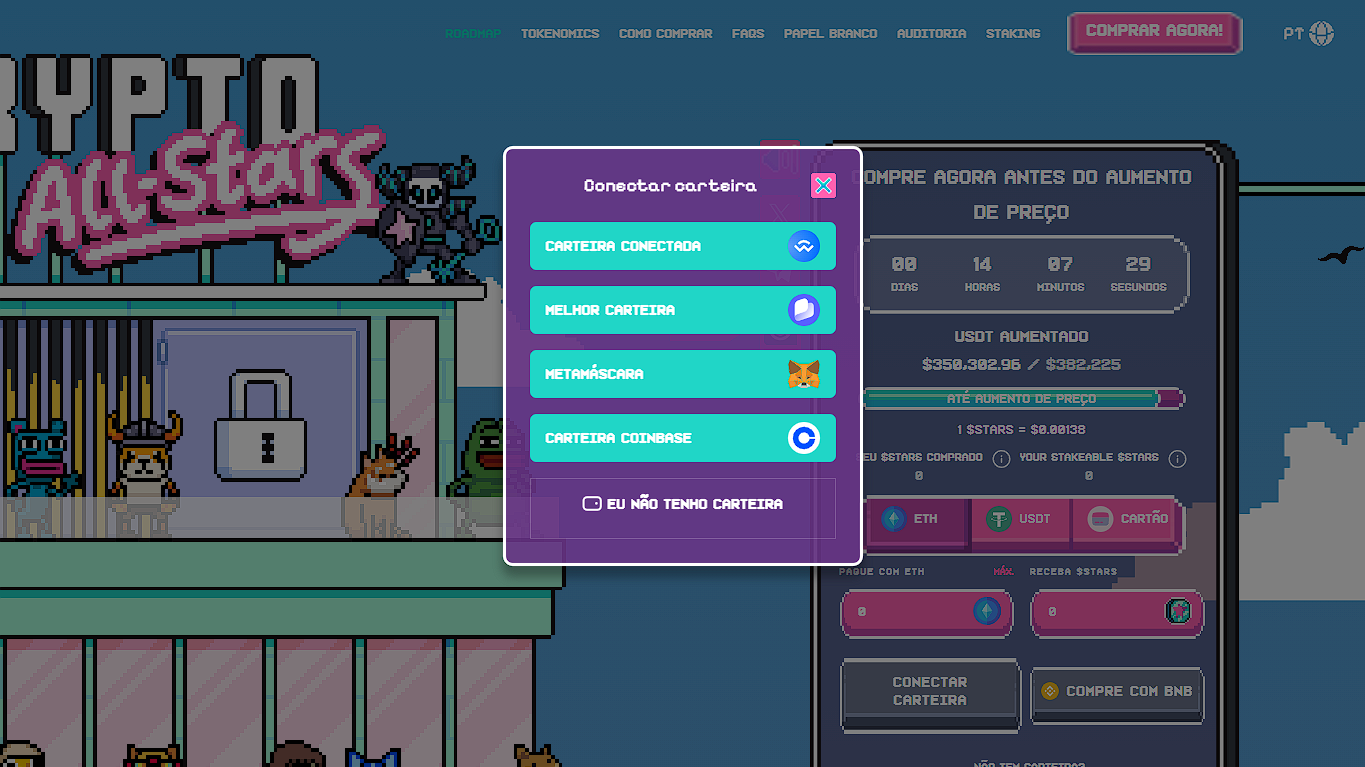Click the BNB coin icon on Compre button
The width and height of the screenshot is (1365, 767).
[x=1049, y=690]
